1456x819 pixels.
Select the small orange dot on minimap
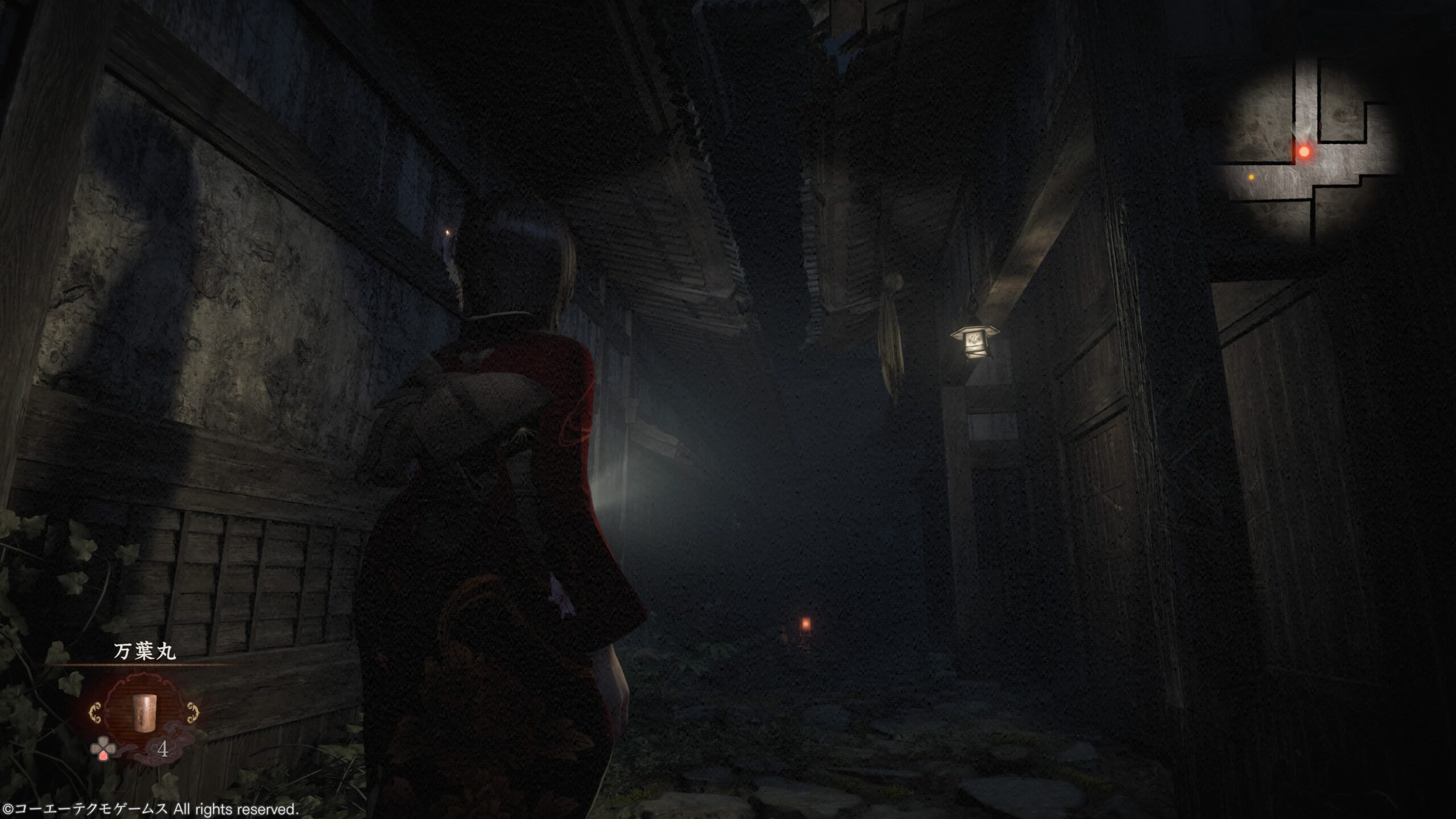click(x=1251, y=177)
